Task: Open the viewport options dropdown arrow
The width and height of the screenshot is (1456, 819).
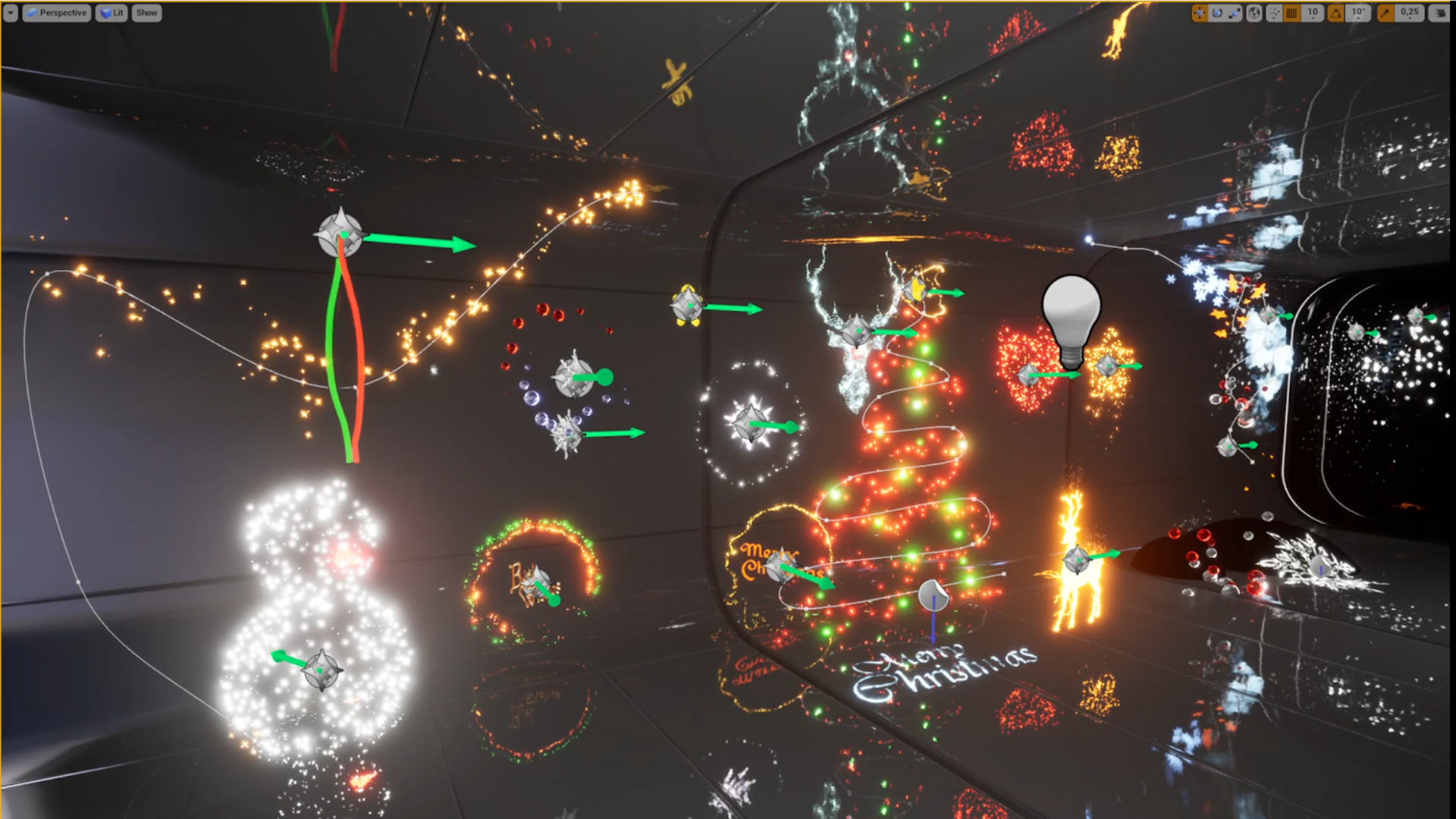Action: (x=10, y=13)
